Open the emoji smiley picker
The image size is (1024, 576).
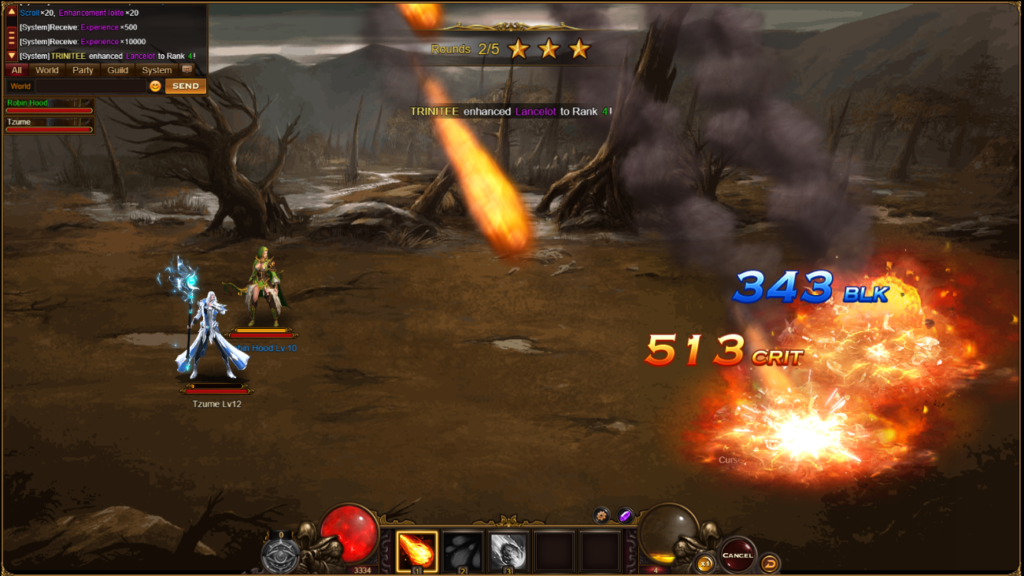point(155,86)
